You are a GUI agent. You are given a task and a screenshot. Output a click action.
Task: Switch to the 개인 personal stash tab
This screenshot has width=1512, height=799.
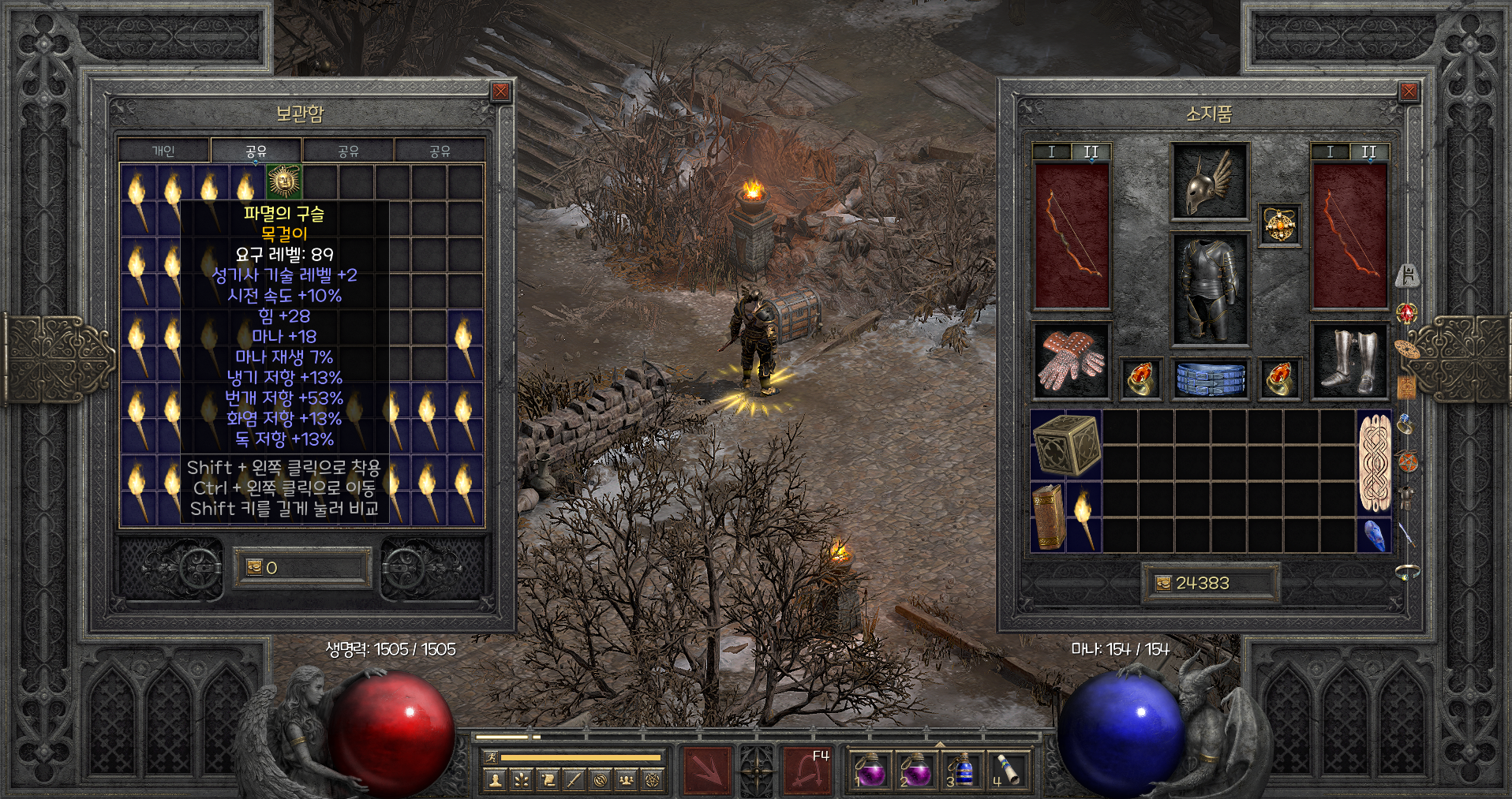163,151
